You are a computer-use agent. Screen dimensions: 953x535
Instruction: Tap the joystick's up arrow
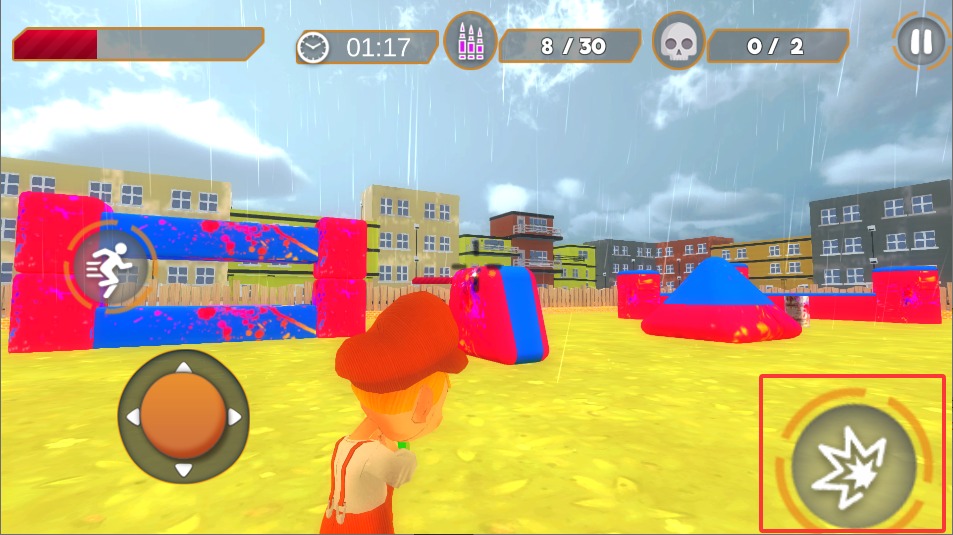[183, 368]
